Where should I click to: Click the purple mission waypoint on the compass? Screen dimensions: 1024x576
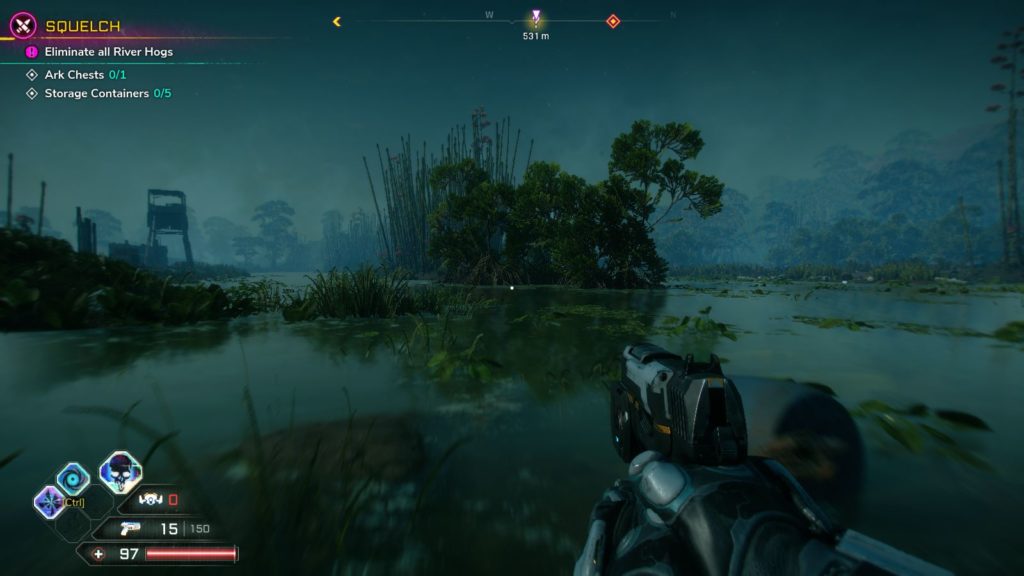tap(536, 17)
